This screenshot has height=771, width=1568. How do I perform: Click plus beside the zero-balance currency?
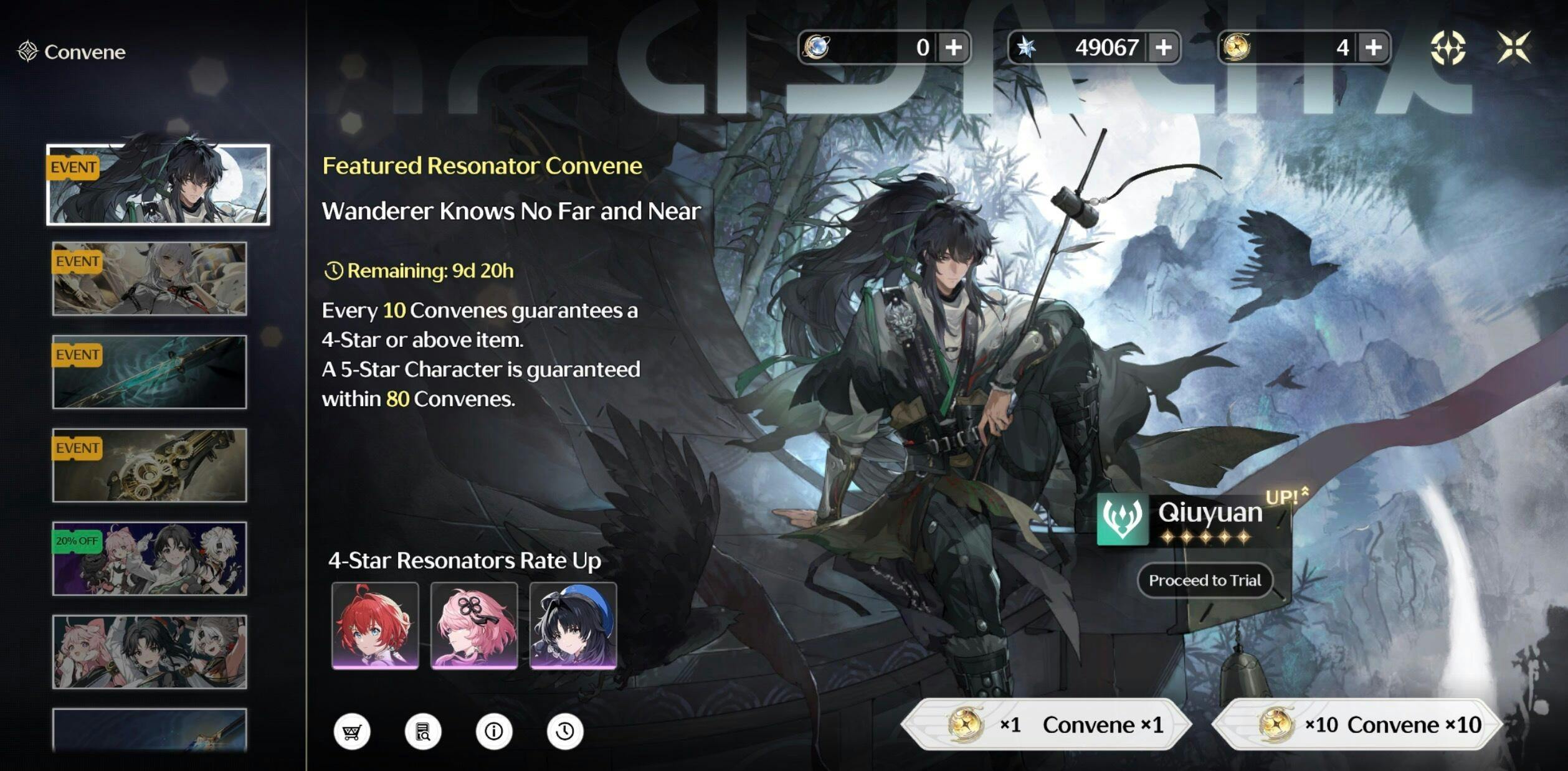point(953,47)
